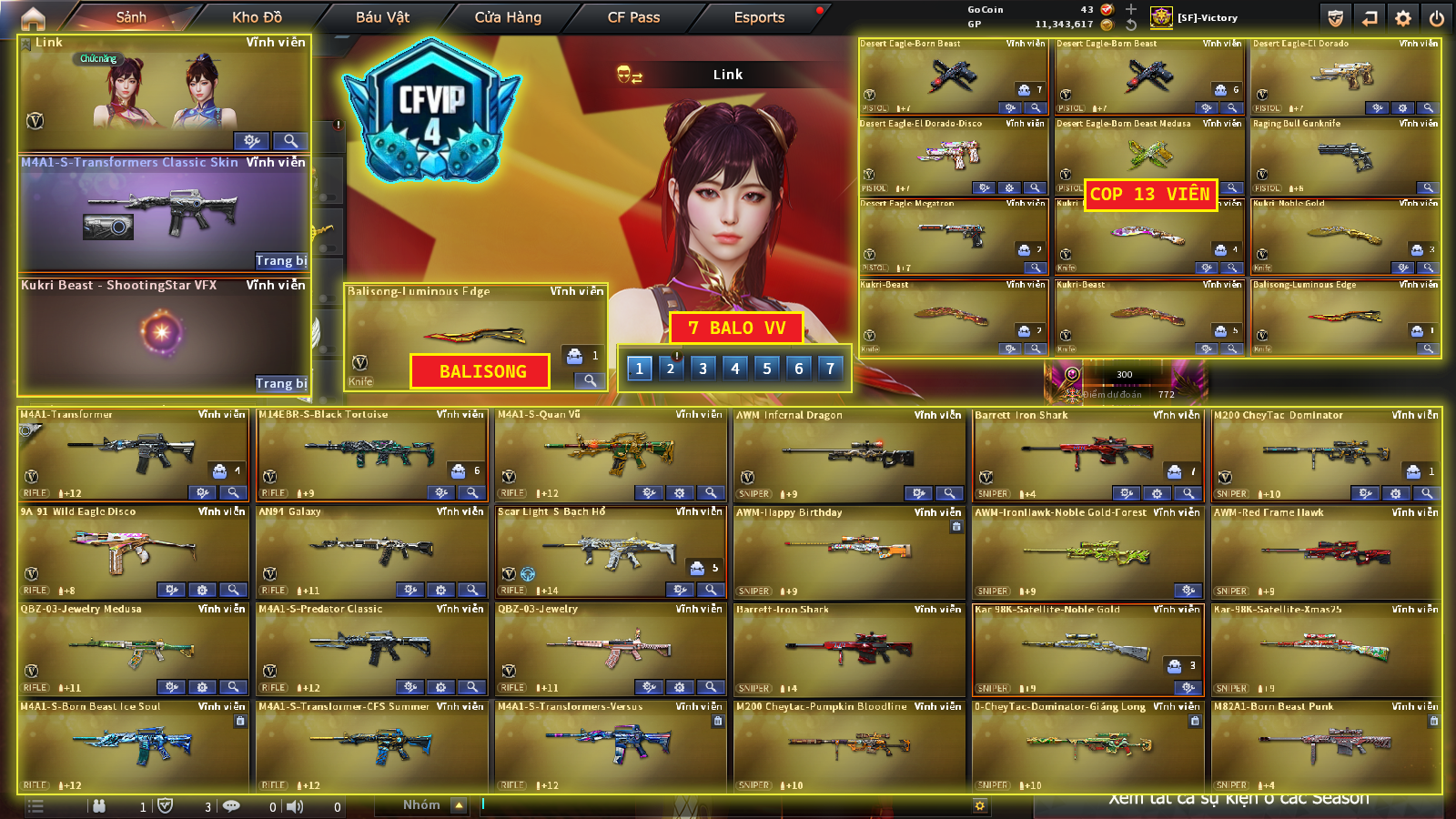The width and height of the screenshot is (1456, 819).
Task: Select the M82A1-Born Beast Punk slot
Action: tap(1327, 745)
